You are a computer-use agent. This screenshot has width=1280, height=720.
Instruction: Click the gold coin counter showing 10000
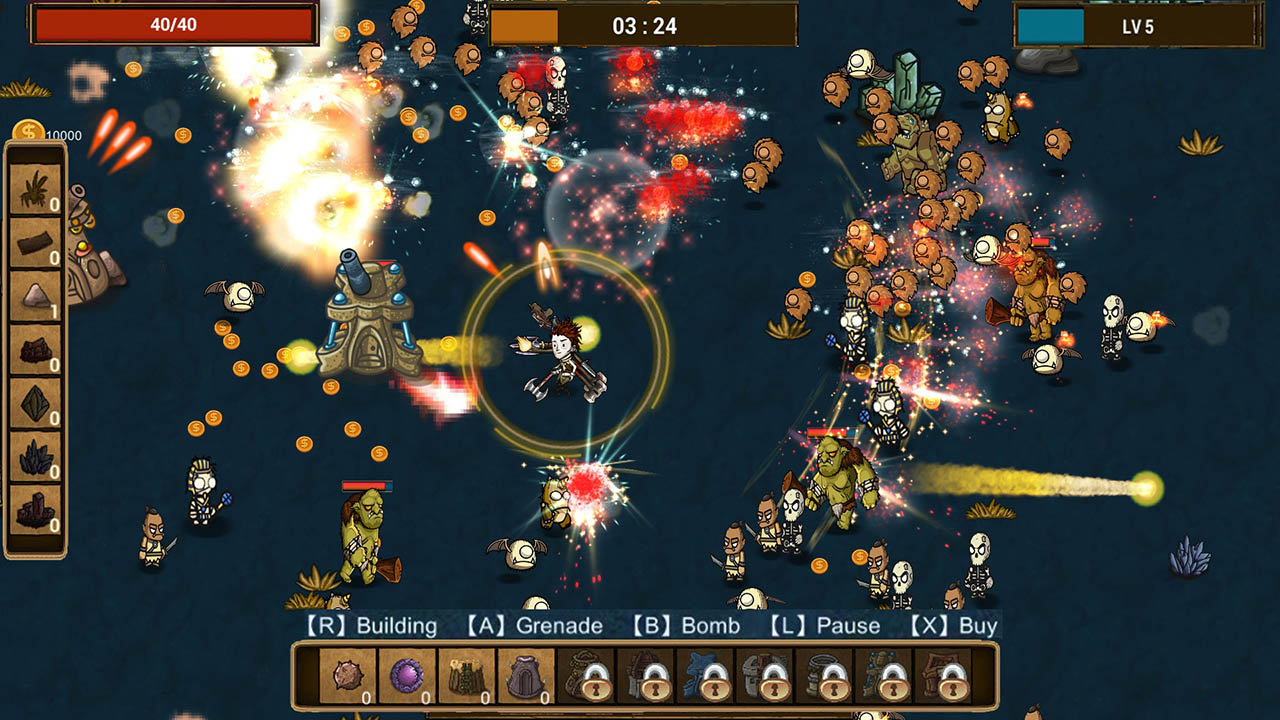click(x=45, y=131)
